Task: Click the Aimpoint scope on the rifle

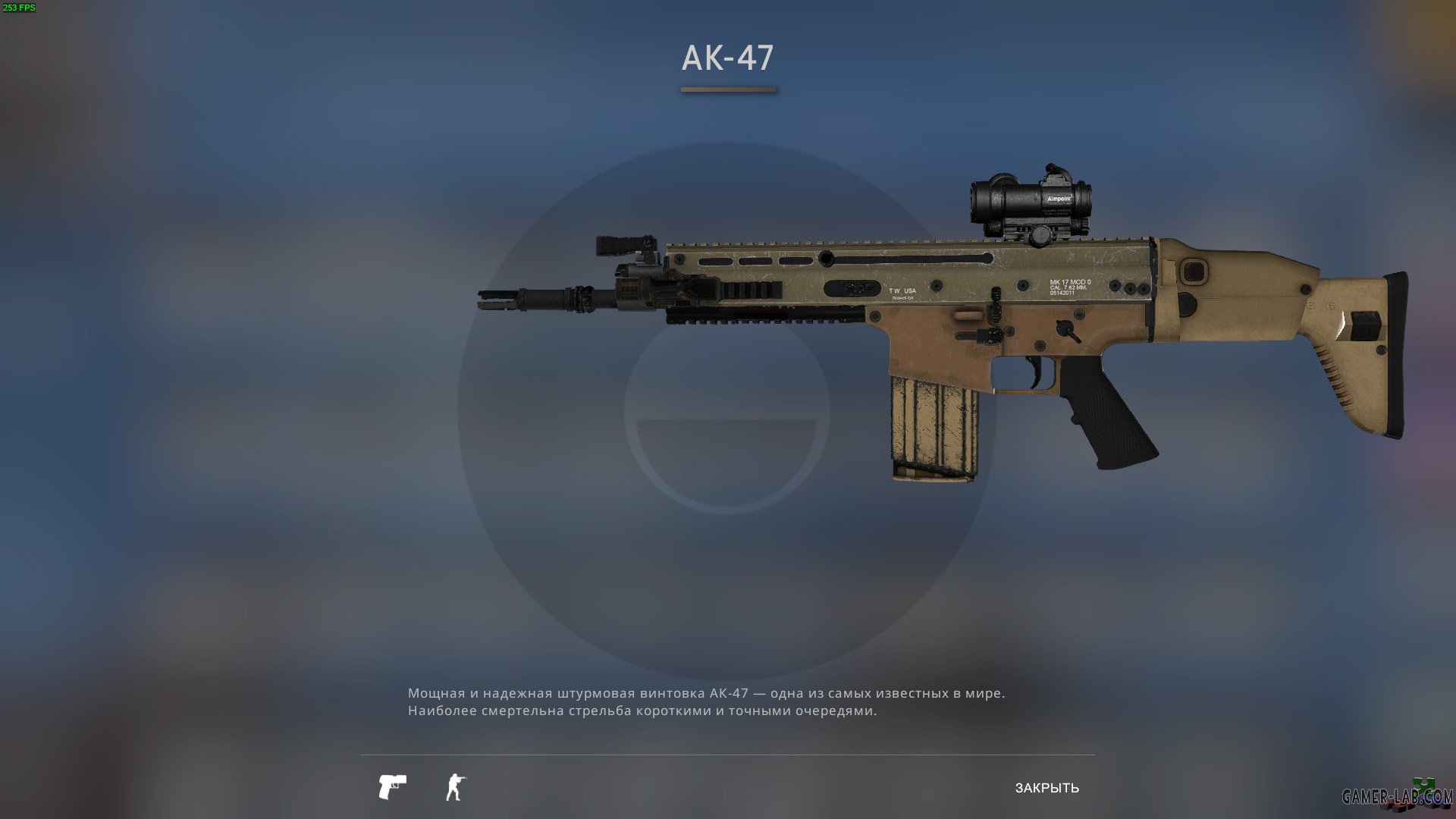Action: tap(1028, 201)
